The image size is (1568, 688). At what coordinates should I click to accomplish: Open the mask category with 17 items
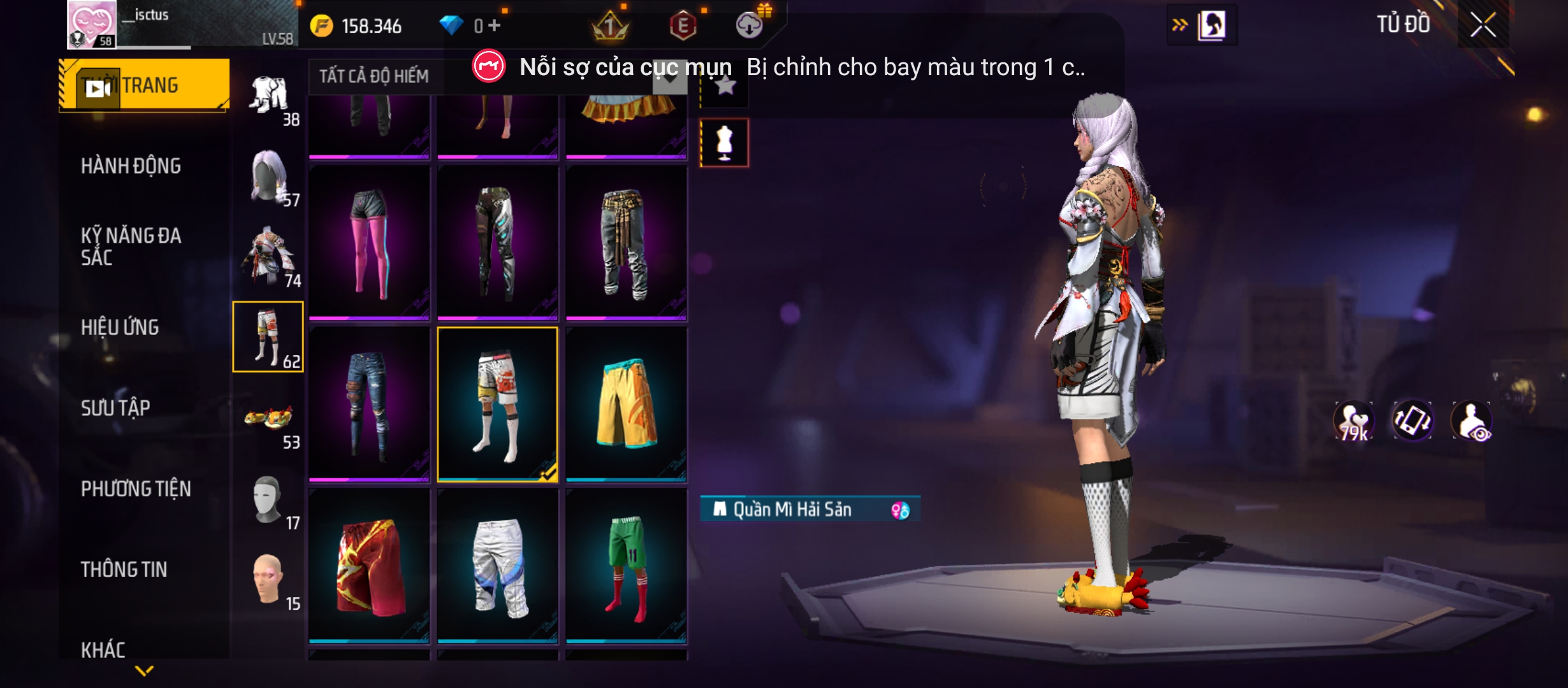click(269, 501)
